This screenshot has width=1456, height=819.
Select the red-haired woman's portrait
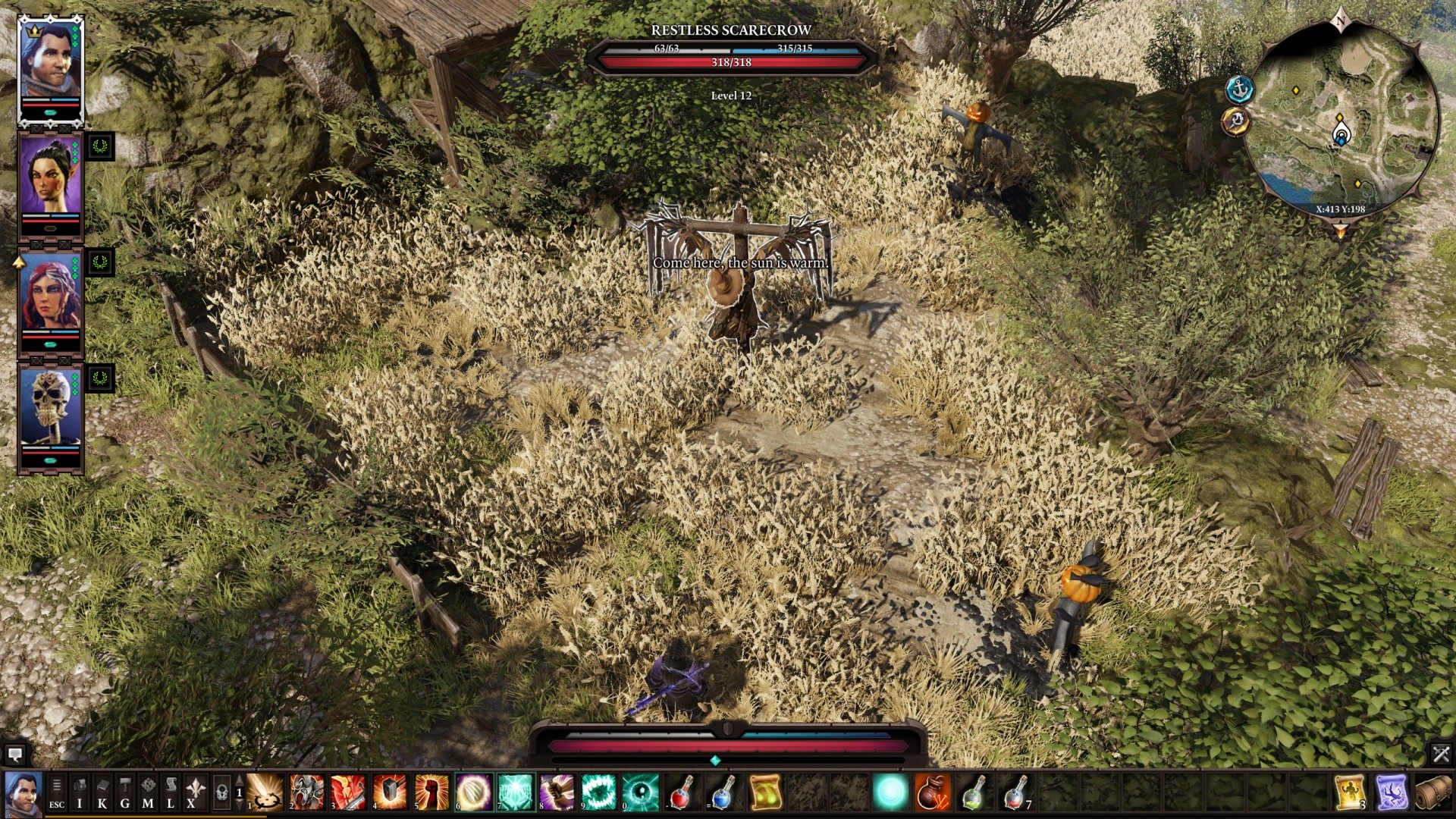click(50, 296)
